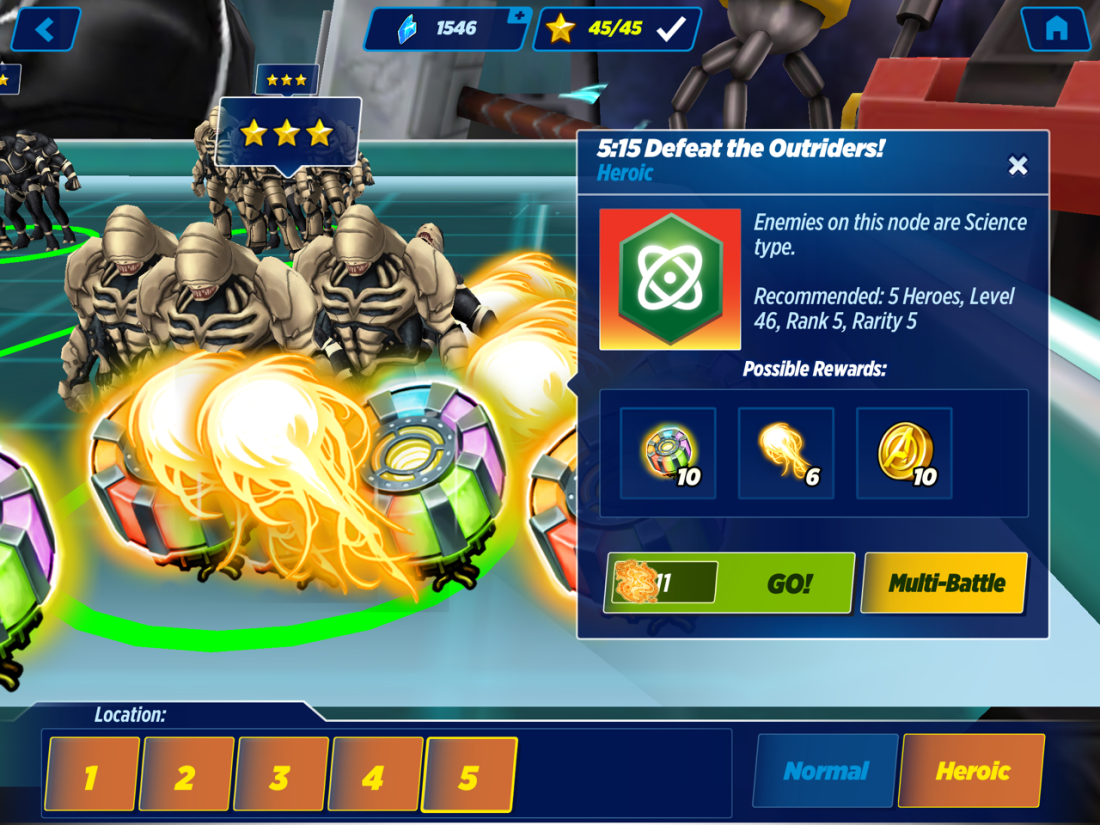This screenshot has width=1100, height=825.
Task: Select location 2
Action: [187, 774]
